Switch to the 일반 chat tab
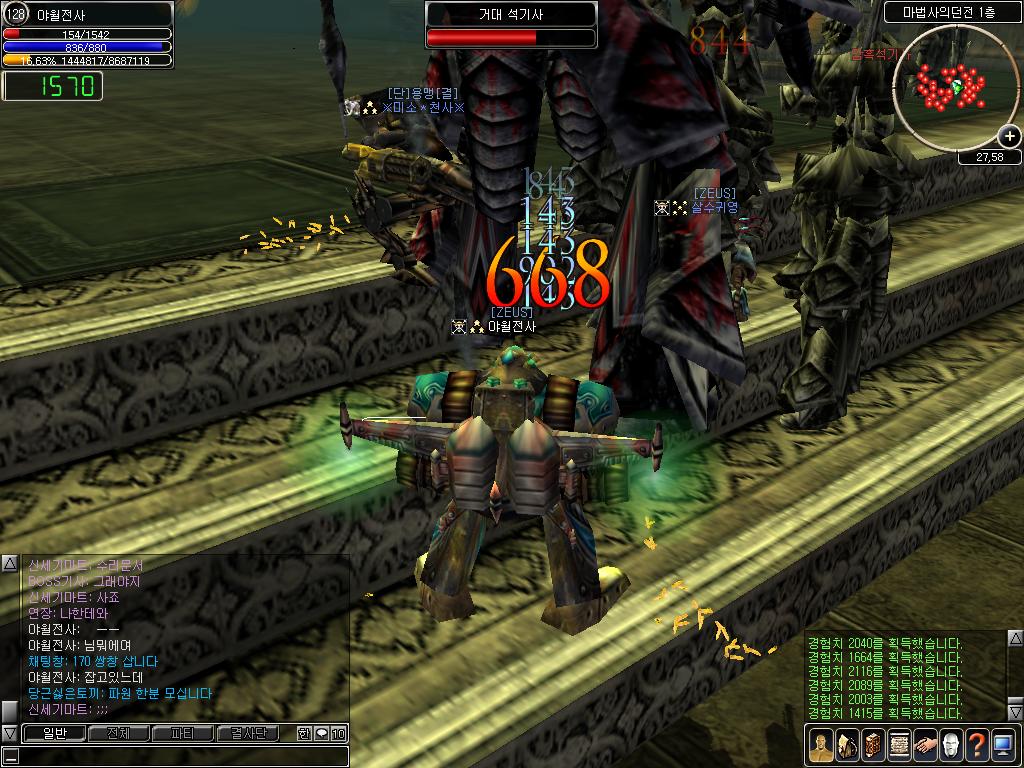Screen dimensions: 1024x768 (53, 734)
